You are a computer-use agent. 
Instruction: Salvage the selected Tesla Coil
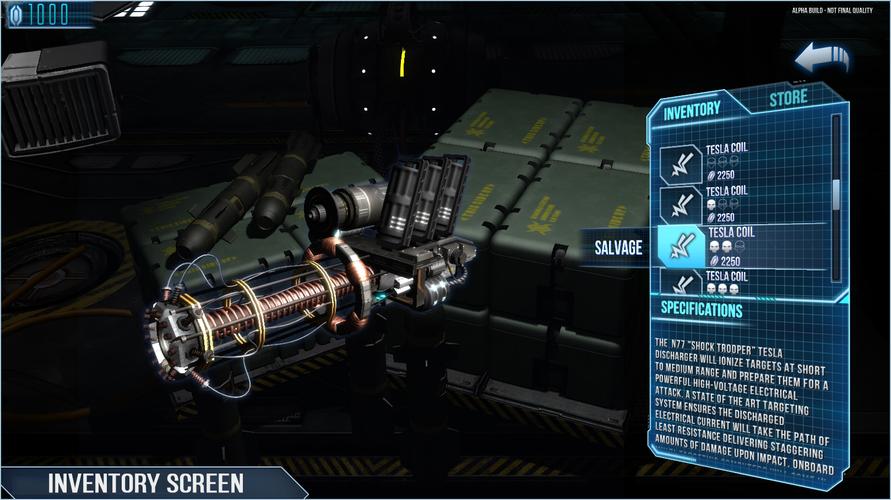[618, 247]
